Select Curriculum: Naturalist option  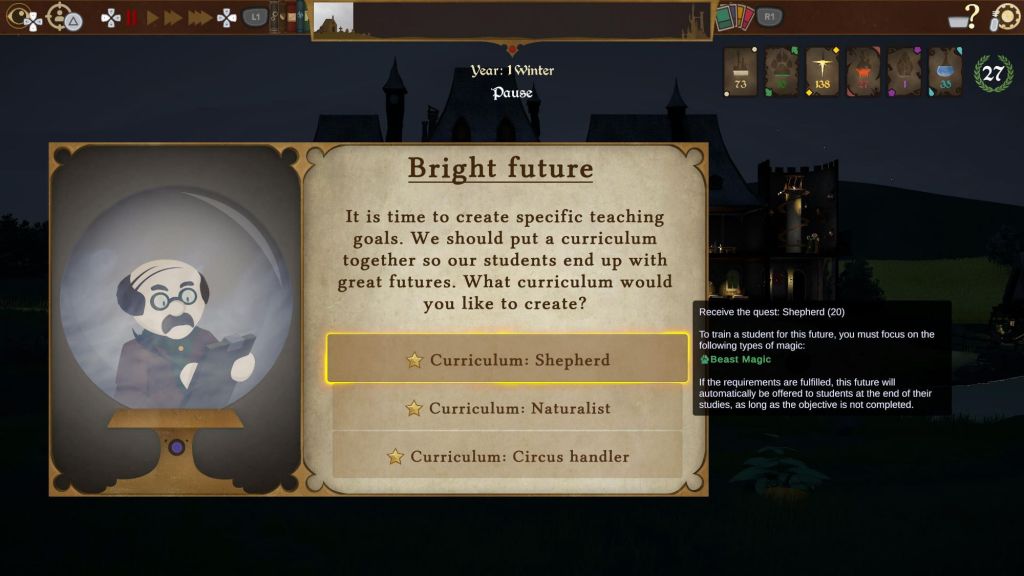point(507,408)
